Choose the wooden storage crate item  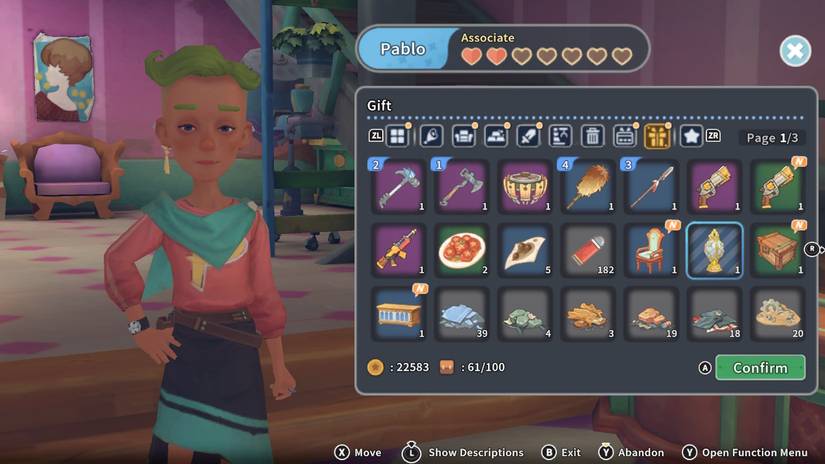point(777,250)
